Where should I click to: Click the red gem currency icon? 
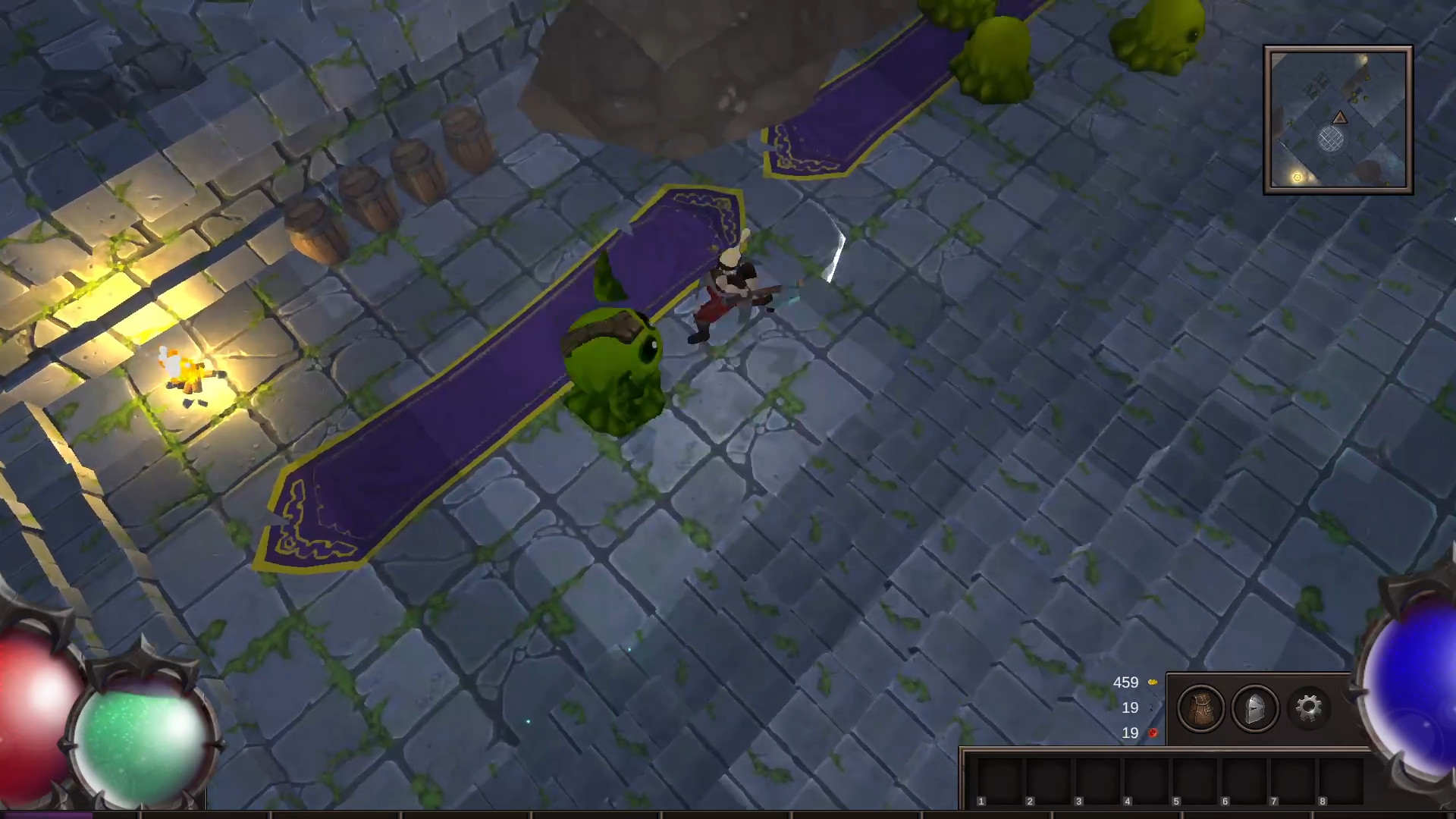1153,733
